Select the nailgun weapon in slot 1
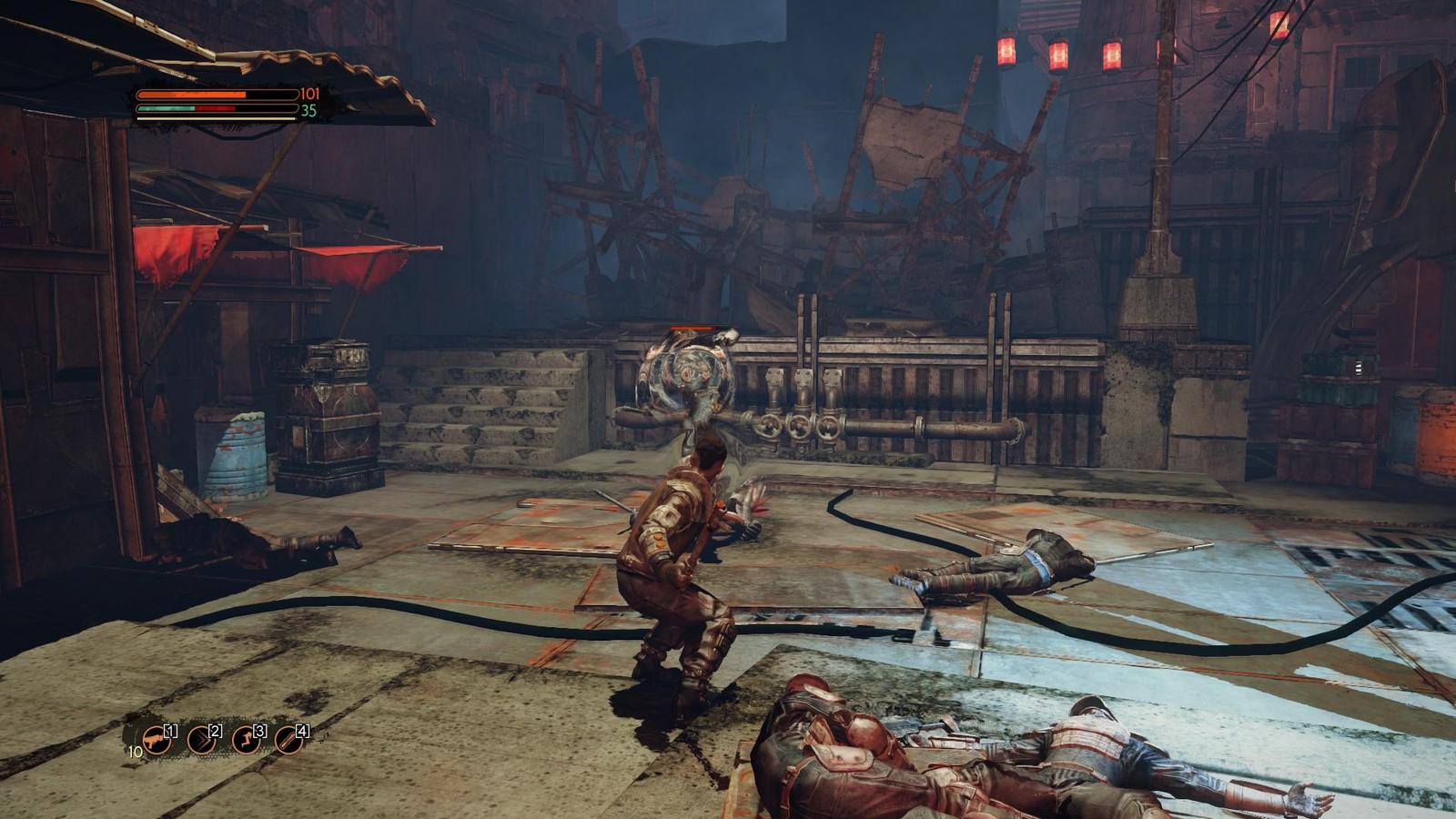The width and height of the screenshot is (1456, 819). [x=156, y=741]
